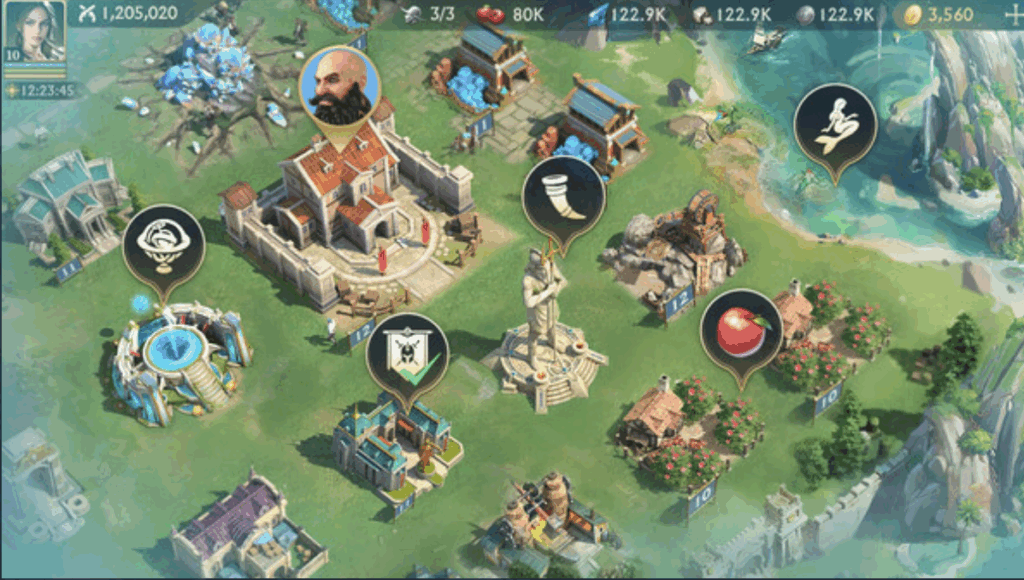This screenshot has height=580, width=1024.
Task: Collect the red apple food bubble
Action: [741, 329]
